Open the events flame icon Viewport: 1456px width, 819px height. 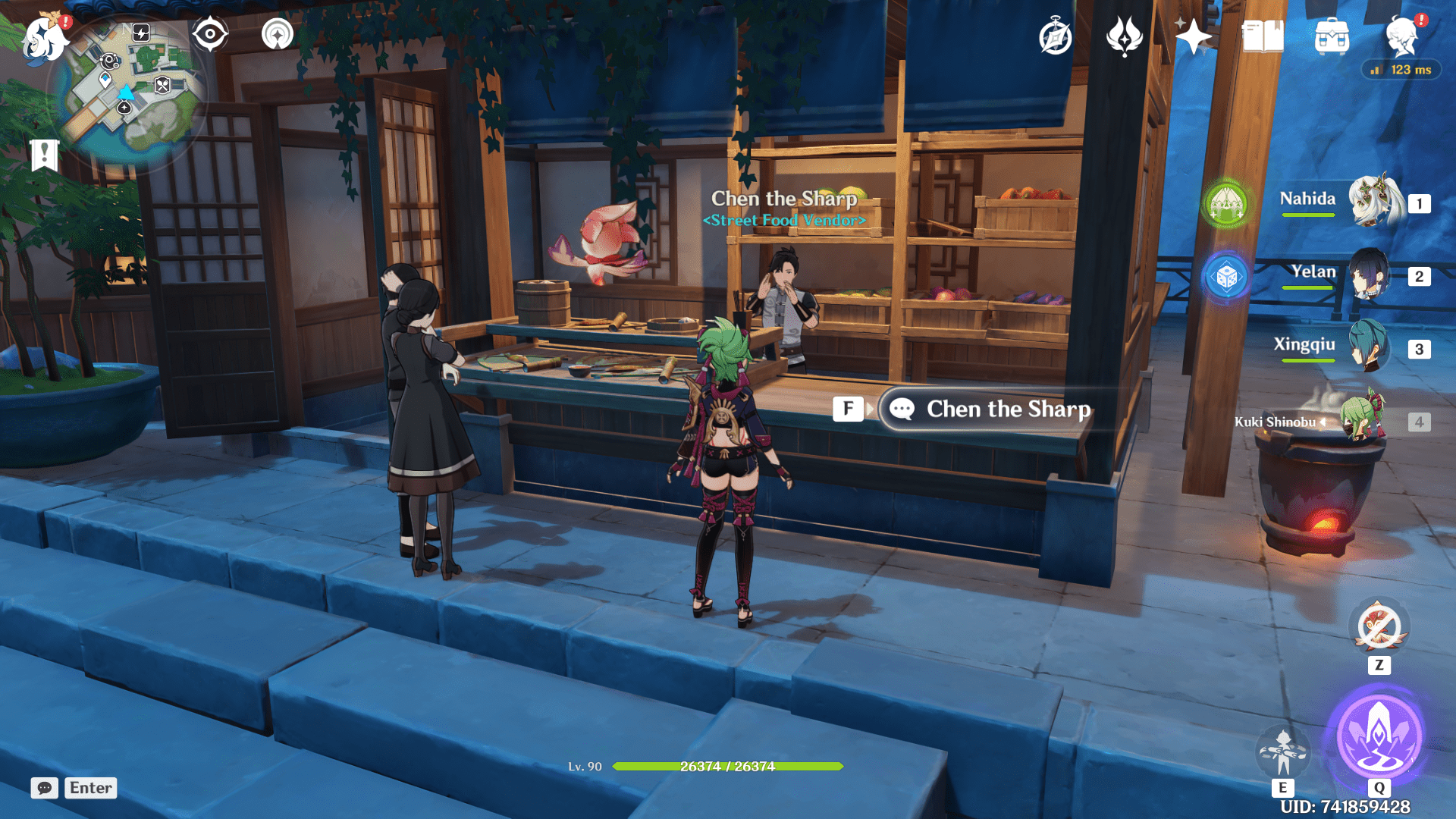point(1124,37)
